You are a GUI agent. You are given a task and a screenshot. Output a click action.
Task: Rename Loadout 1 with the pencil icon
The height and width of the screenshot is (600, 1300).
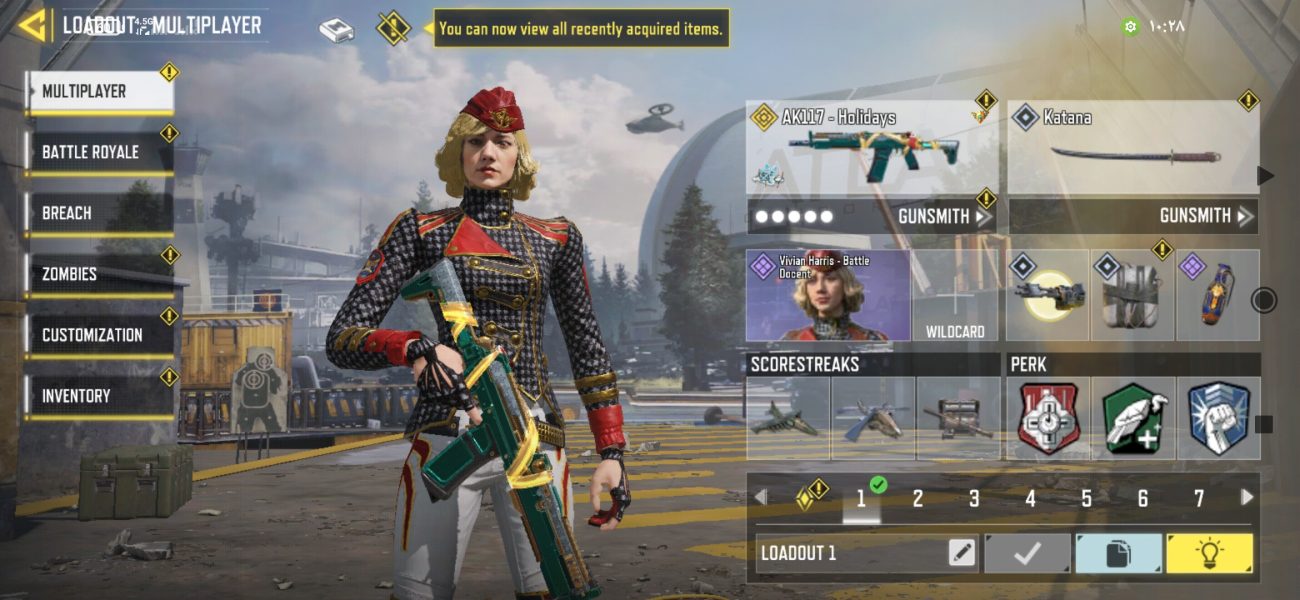coord(962,553)
